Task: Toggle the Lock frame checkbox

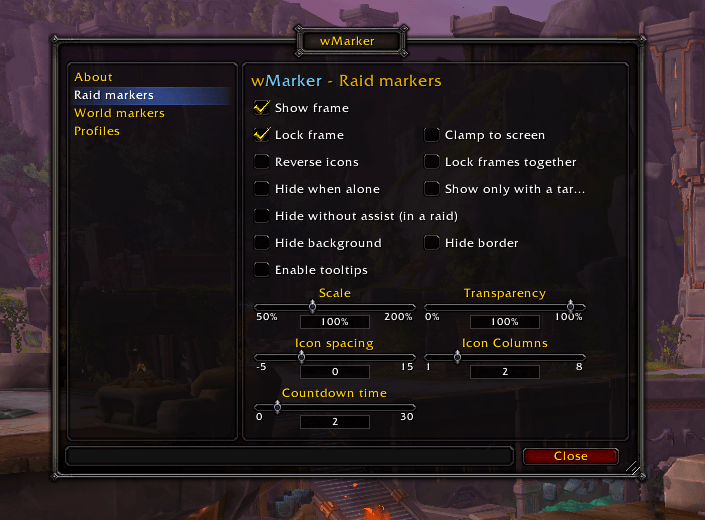Action: pyautogui.click(x=262, y=134)
